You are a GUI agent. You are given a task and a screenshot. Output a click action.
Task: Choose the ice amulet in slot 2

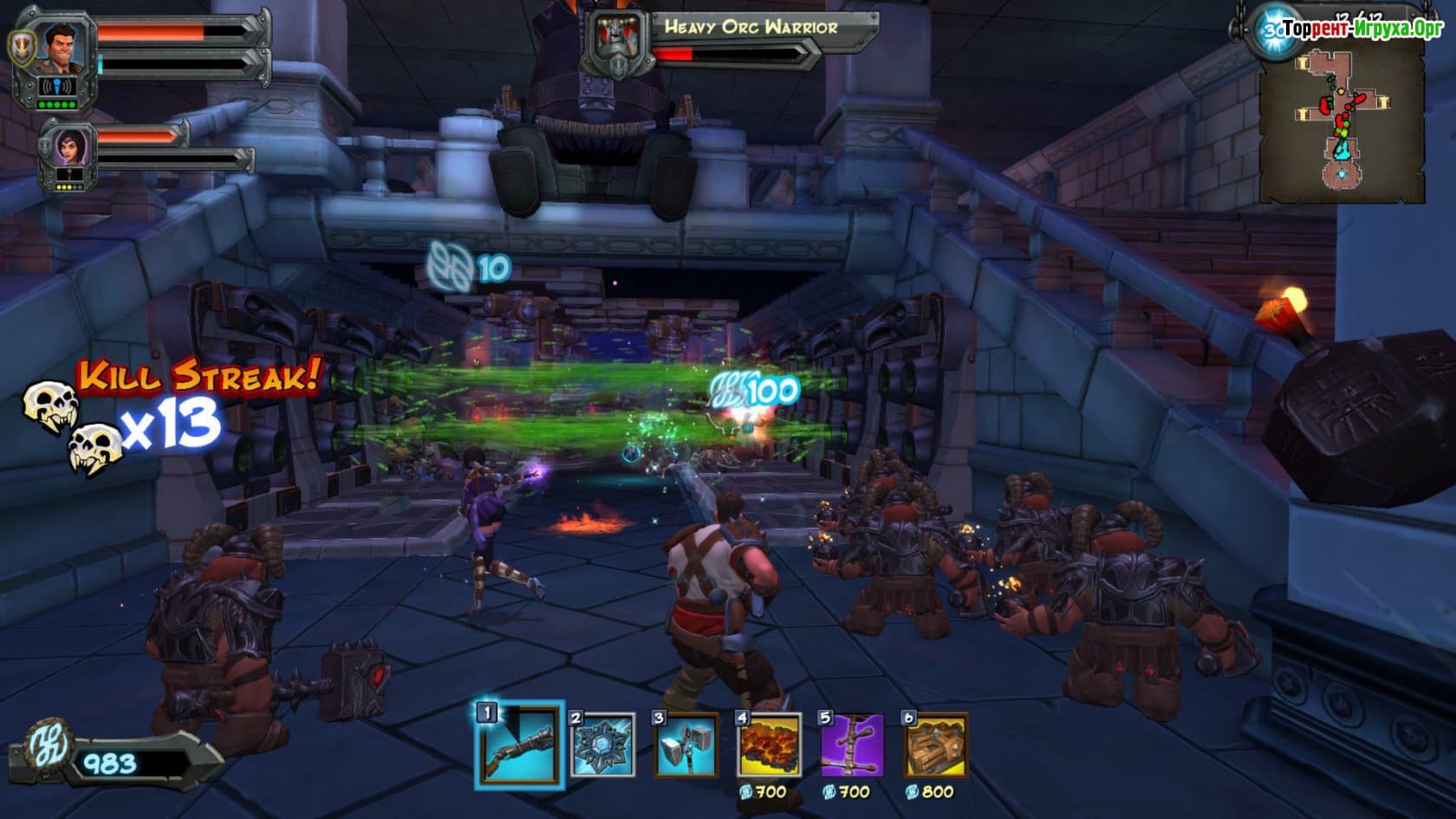pyautogui.click(x=603, y=744)
